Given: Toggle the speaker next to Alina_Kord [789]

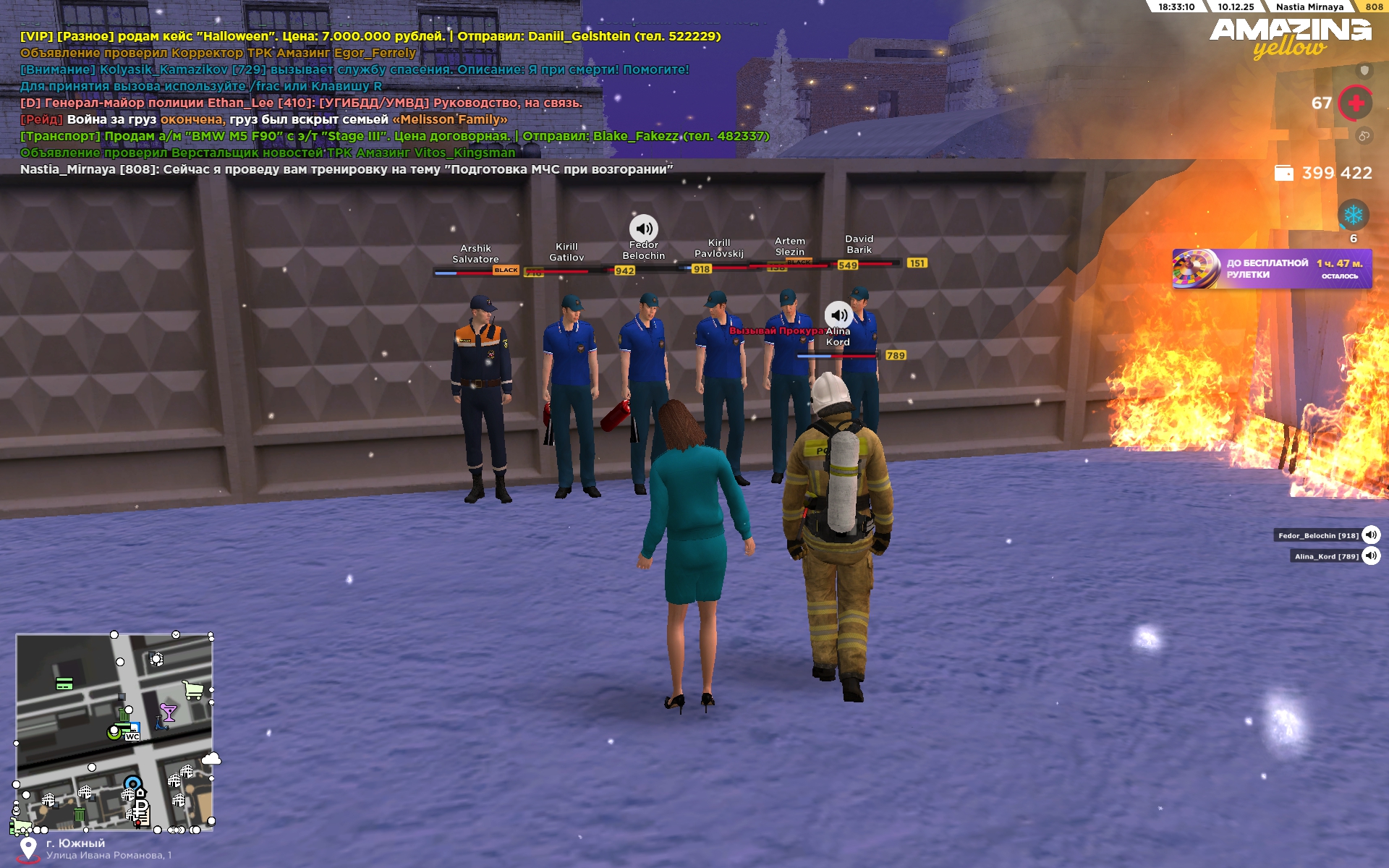Looking at the screenshot, I should [x=1371, y=556].
